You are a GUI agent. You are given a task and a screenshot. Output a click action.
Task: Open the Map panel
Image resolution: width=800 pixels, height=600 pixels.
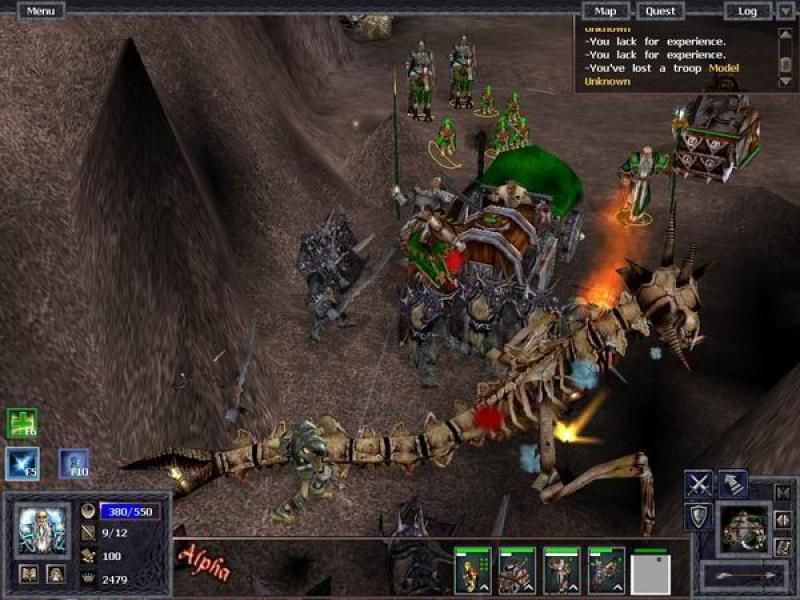[606, 11]
